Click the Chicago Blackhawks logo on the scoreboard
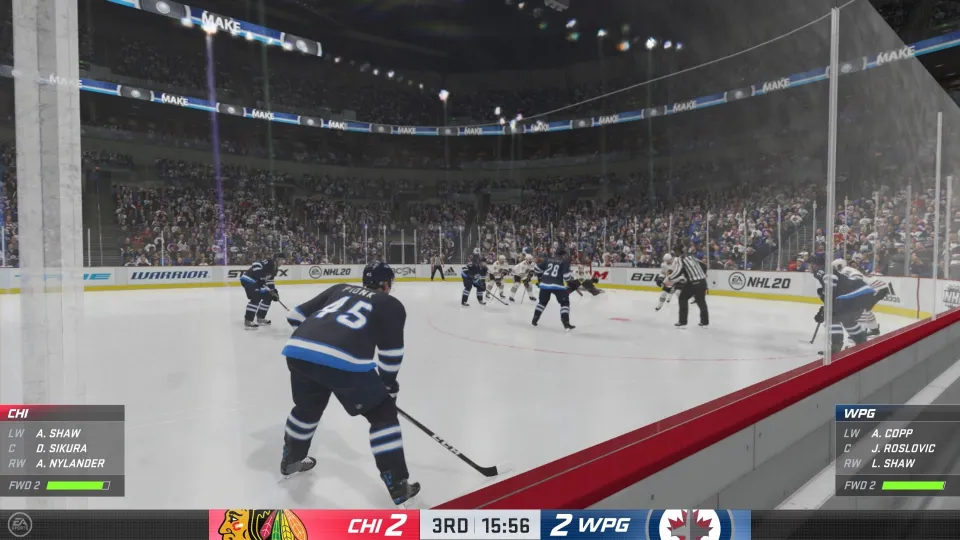Image resolution: width=960 pixels, height=540 pixels. tap(262, 525)
